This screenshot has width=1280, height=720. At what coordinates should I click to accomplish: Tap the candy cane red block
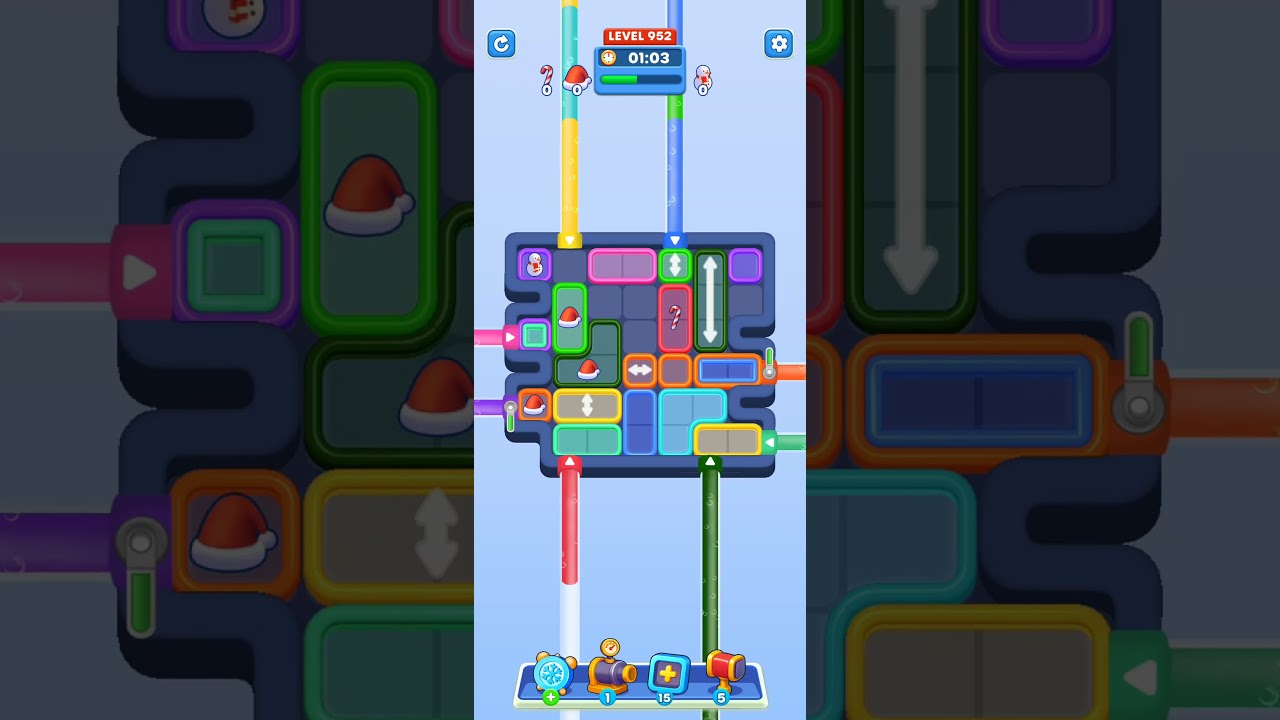[675, 315]
